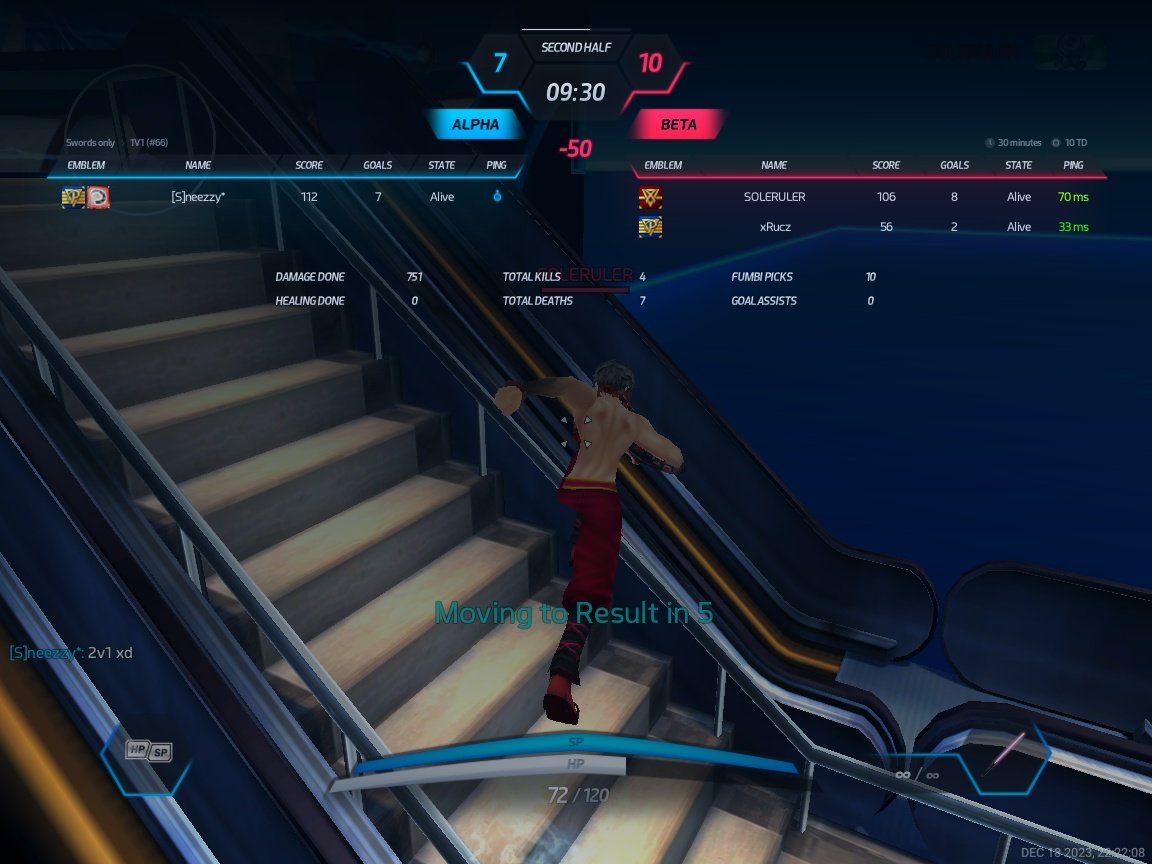
Task: Click xRucz's emblem icon
Action: tap(650, 227)
